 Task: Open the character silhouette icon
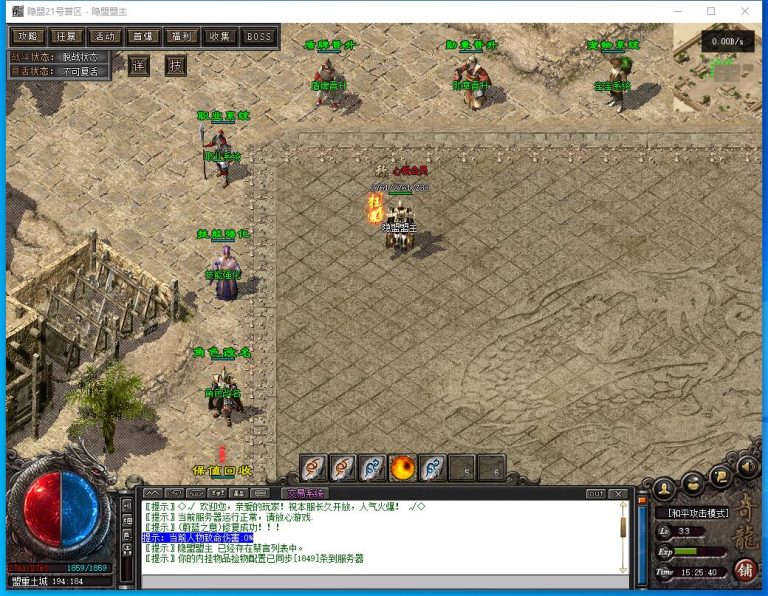coord(664,488)
